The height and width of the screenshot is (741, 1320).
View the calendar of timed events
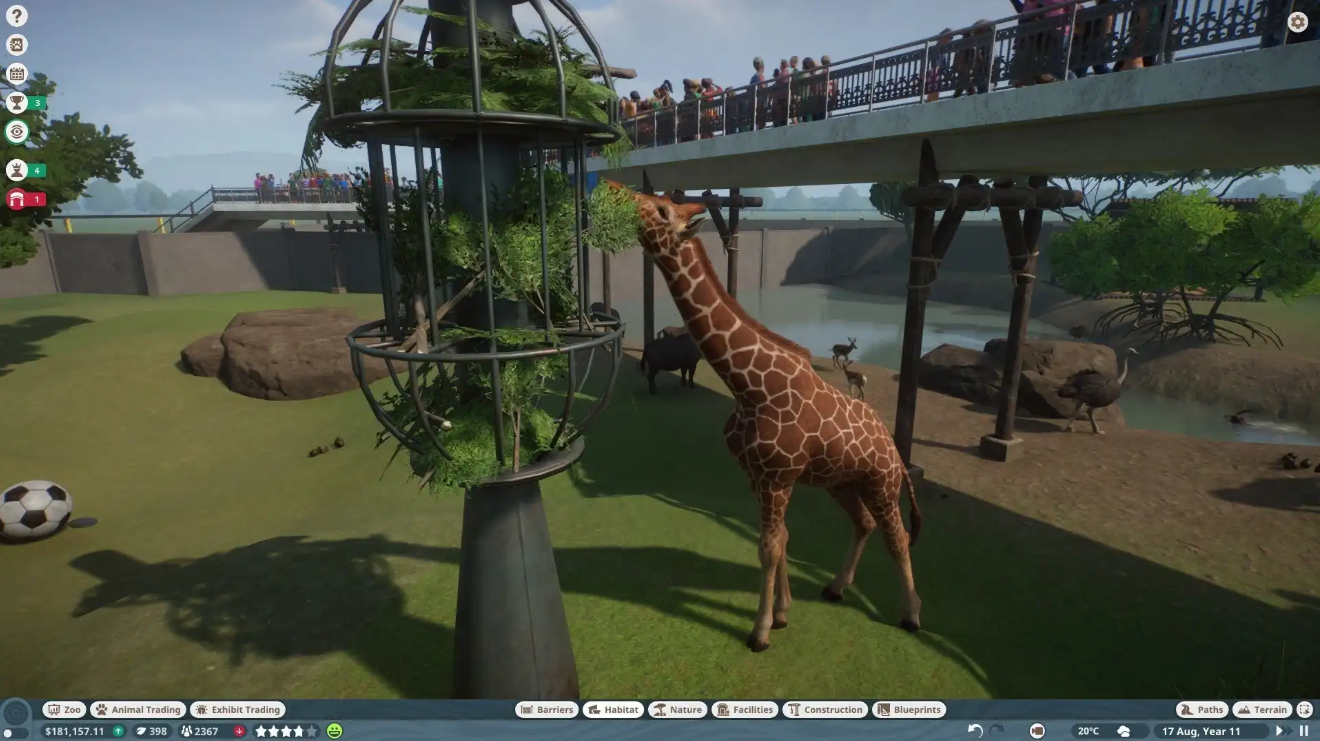pos(16,73)
